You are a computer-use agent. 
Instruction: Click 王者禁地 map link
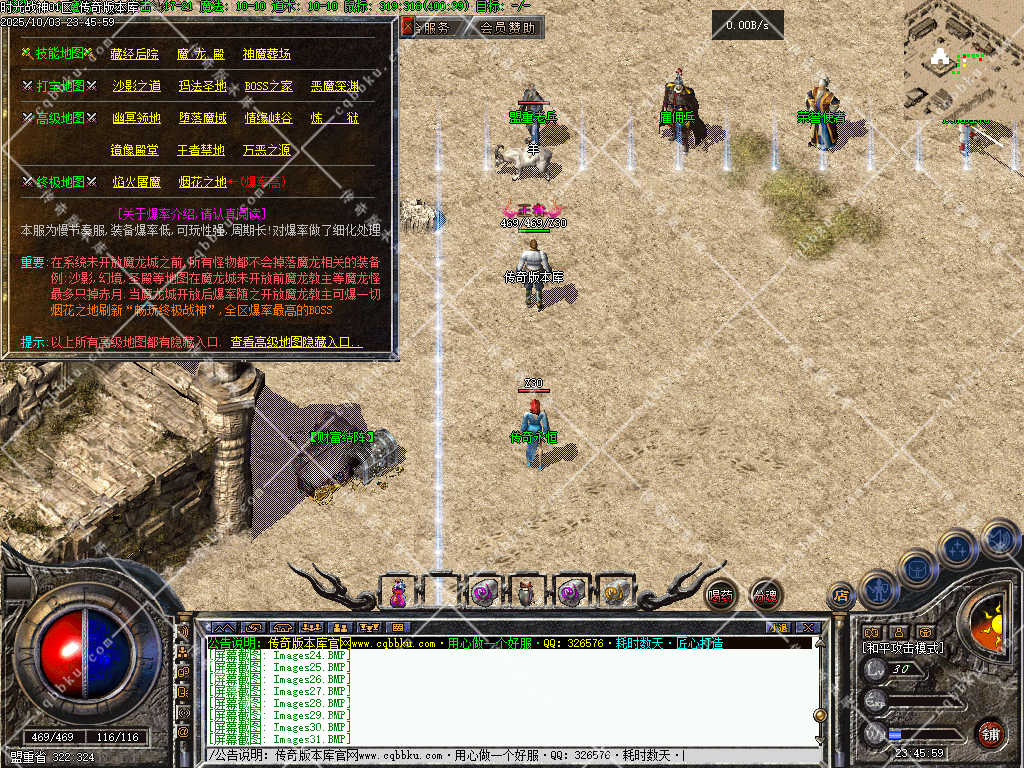(x=201, y=151)
